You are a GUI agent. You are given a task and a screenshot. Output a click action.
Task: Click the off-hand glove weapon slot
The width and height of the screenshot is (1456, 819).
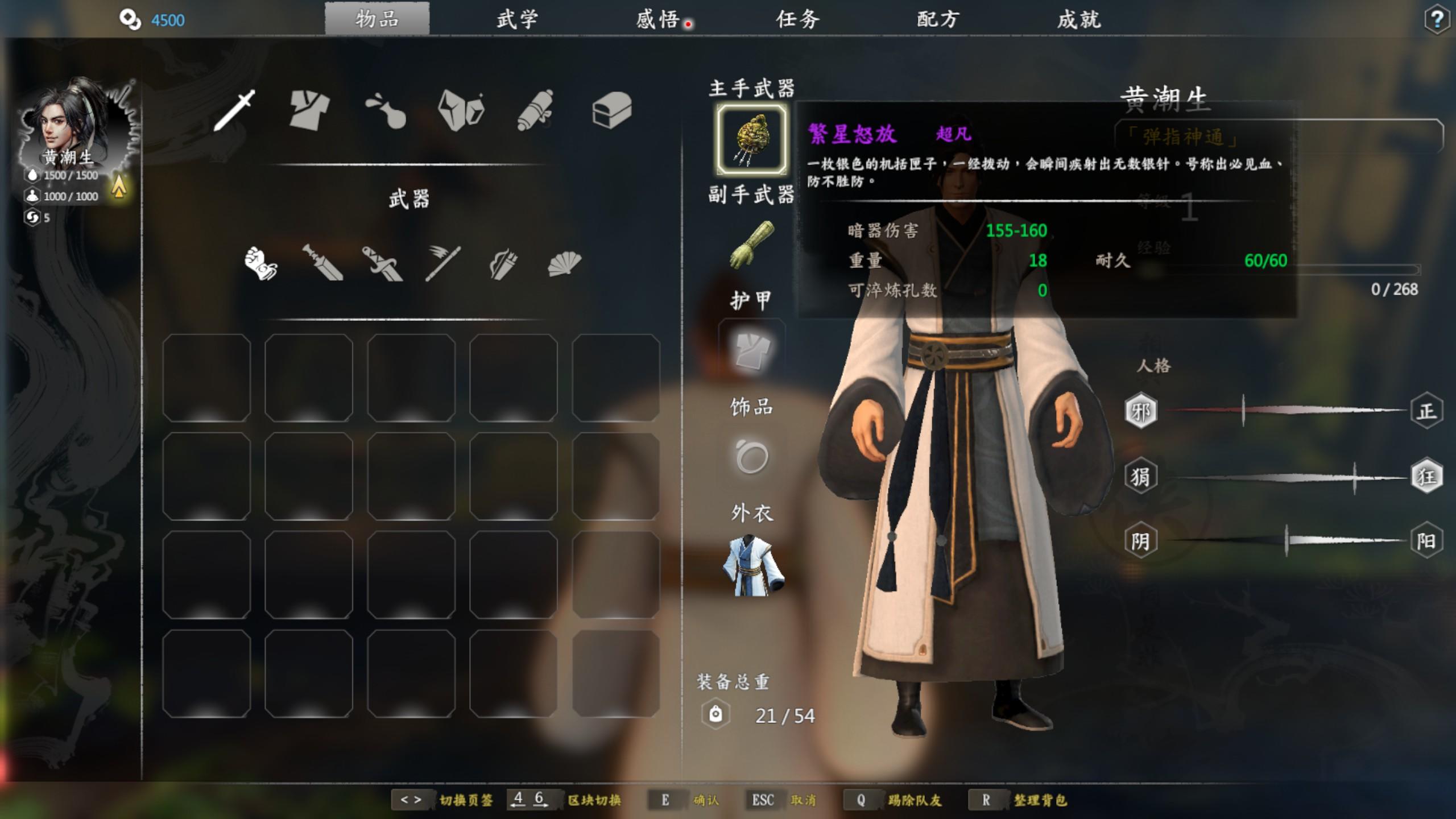click(x=751, y=246)
